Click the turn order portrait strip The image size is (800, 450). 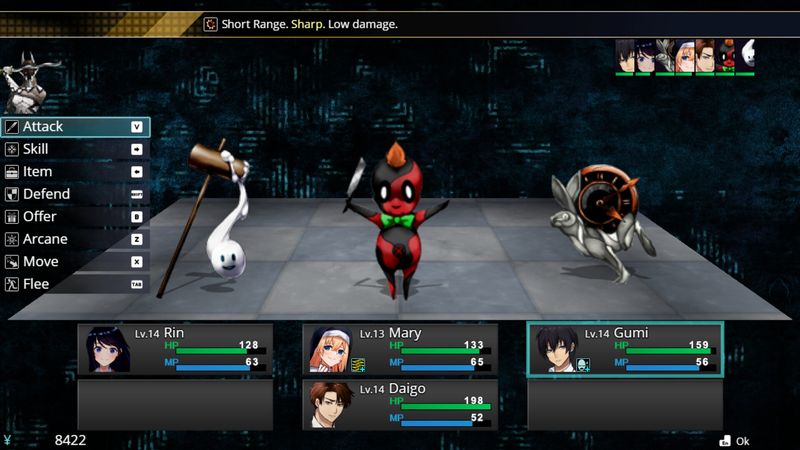coord(685,57)
